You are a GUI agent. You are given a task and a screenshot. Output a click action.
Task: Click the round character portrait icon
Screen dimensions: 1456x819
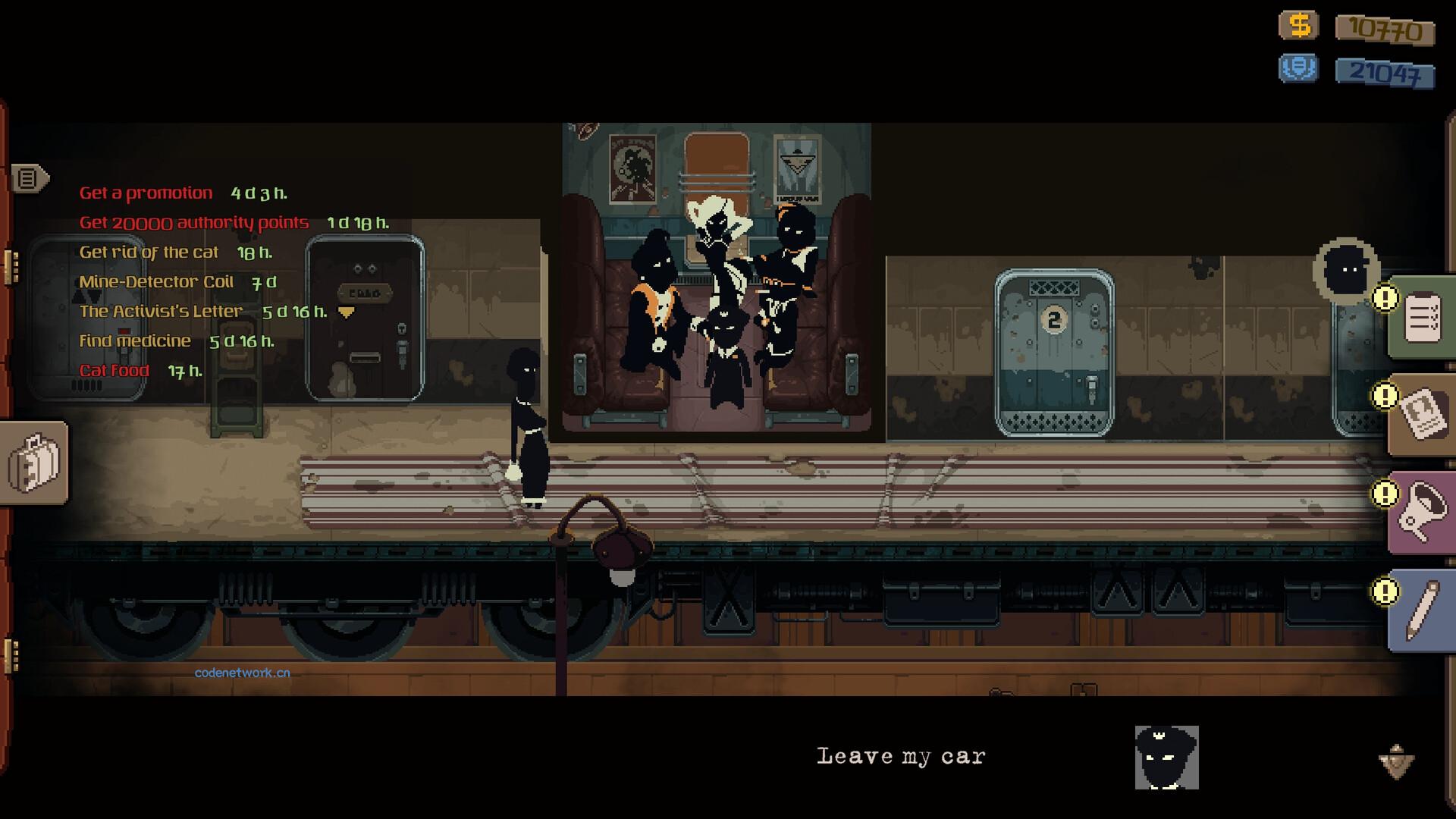1347,270
